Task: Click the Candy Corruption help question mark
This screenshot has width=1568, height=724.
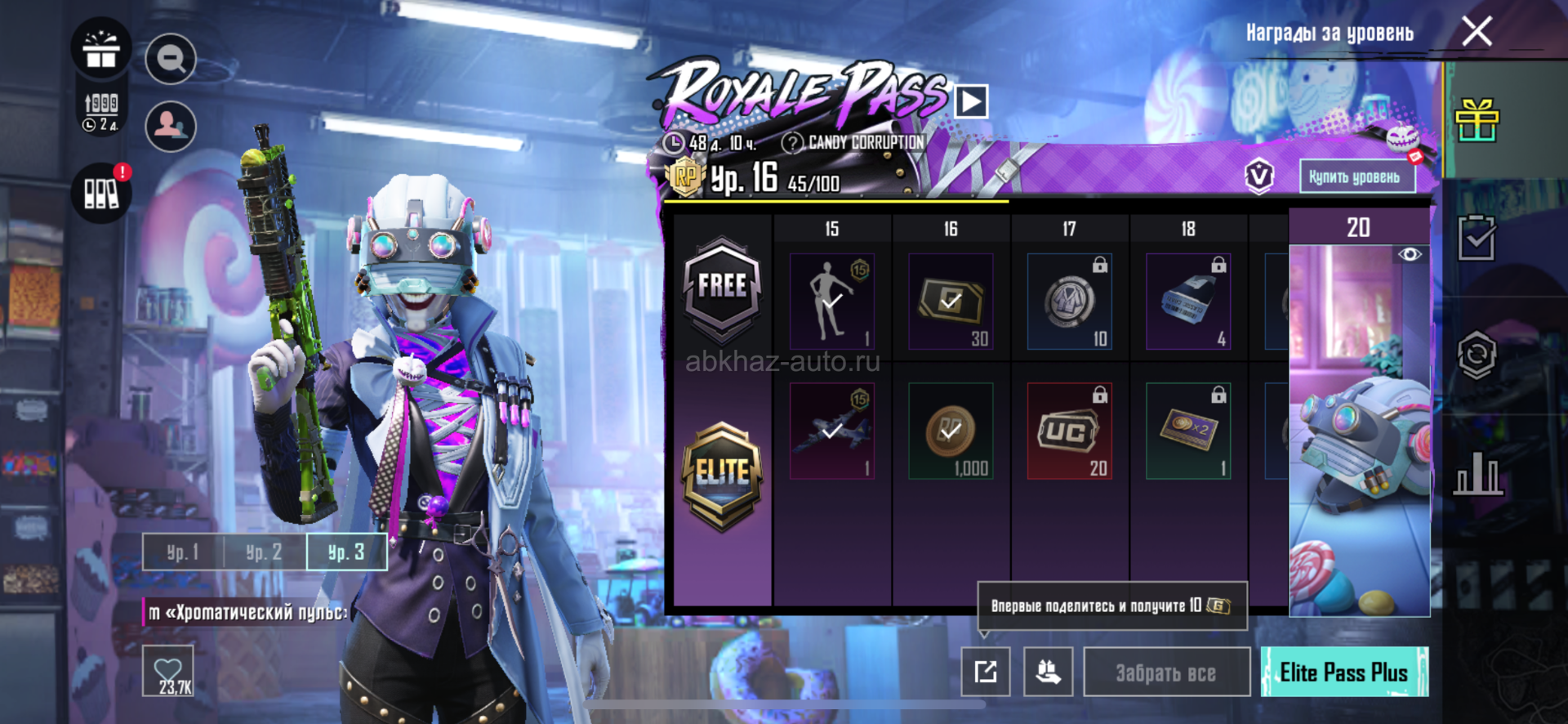Action: 791,143
